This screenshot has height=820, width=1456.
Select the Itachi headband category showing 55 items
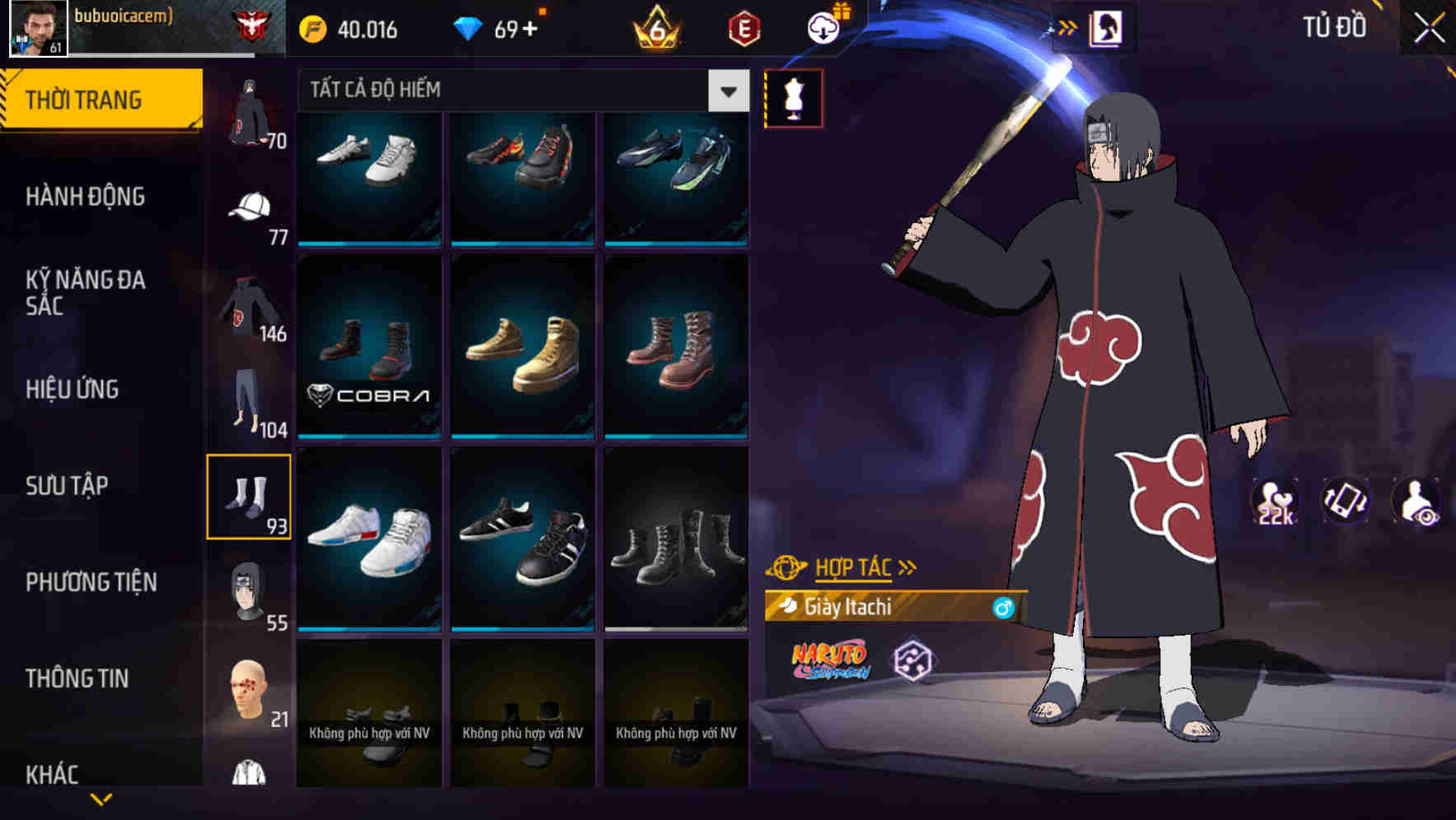click(x=247, y=591)
